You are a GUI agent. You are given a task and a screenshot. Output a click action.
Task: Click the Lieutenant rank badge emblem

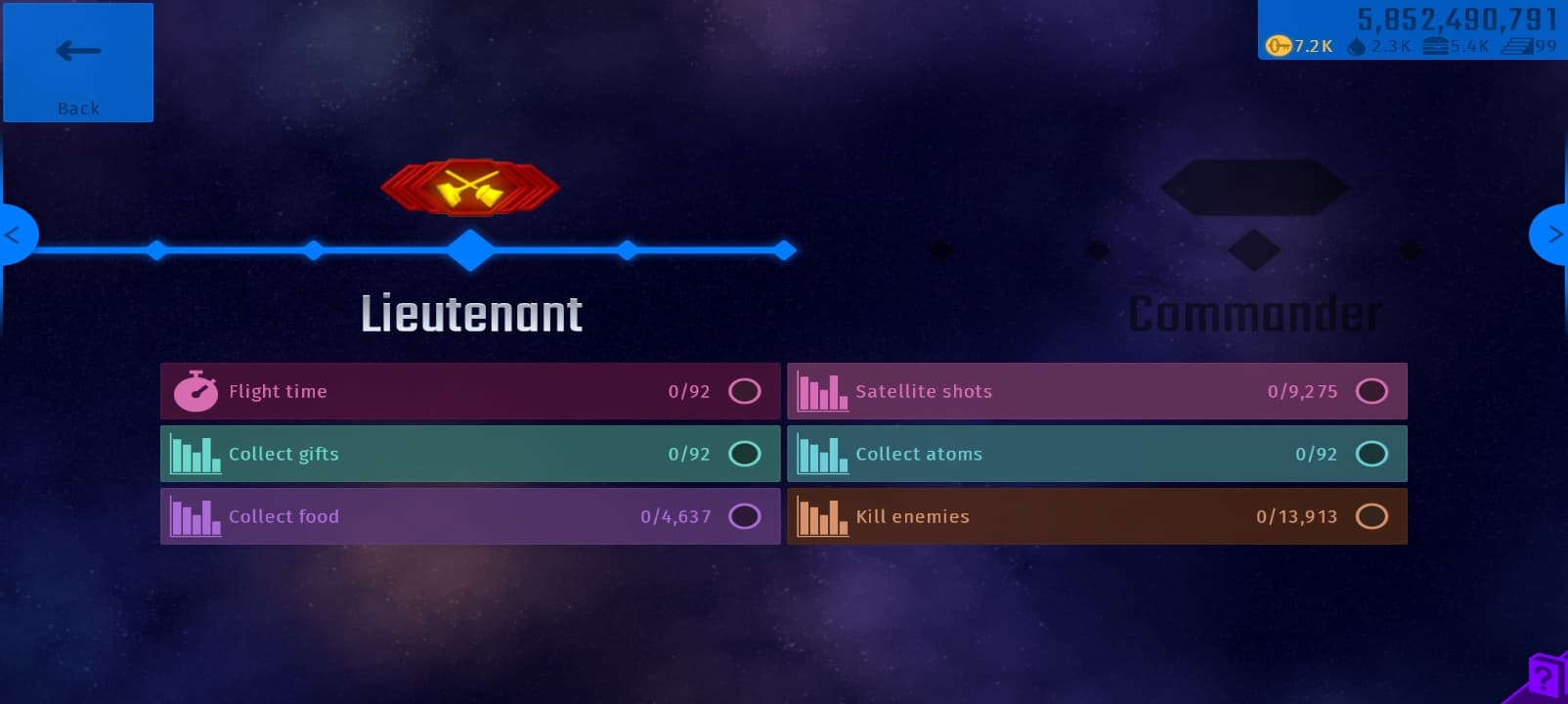coord(470,187)
